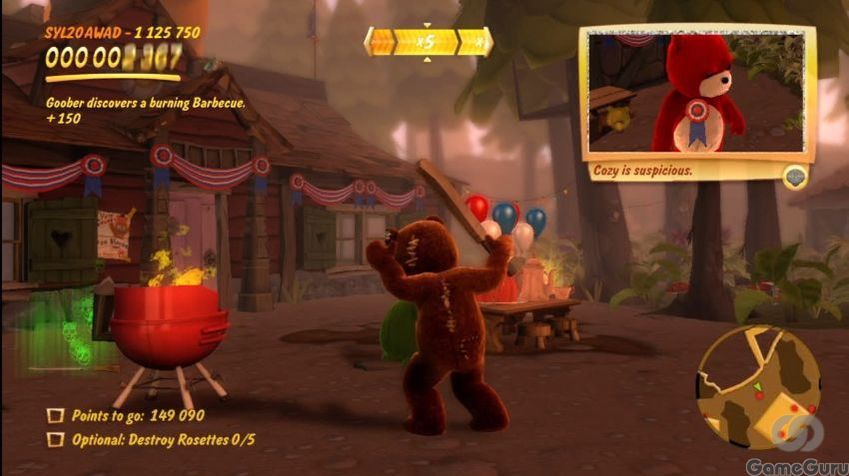Click the x5 score multiplier indicator
849x476 pixels.
428,42
